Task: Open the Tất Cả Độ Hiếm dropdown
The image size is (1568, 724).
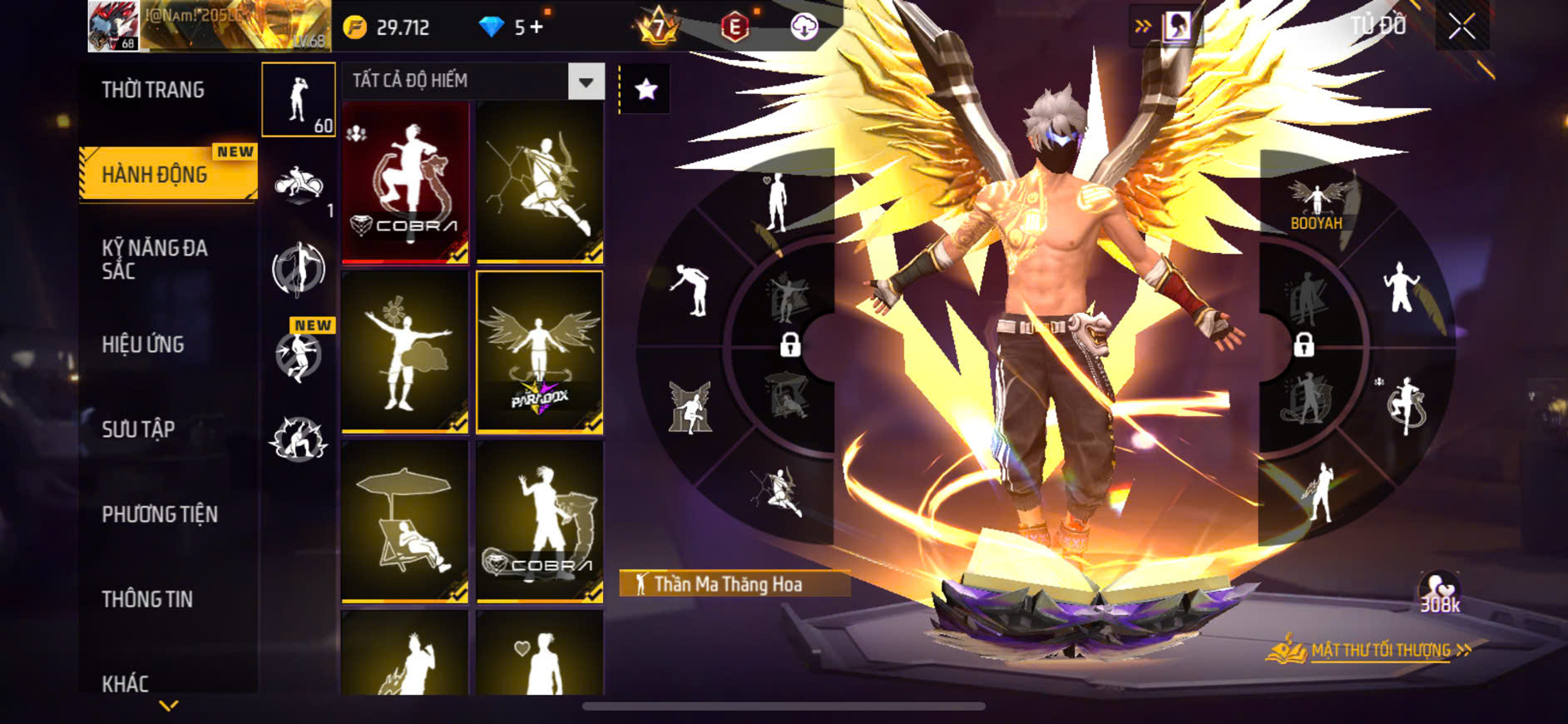Action: click(x=472, y=82)
